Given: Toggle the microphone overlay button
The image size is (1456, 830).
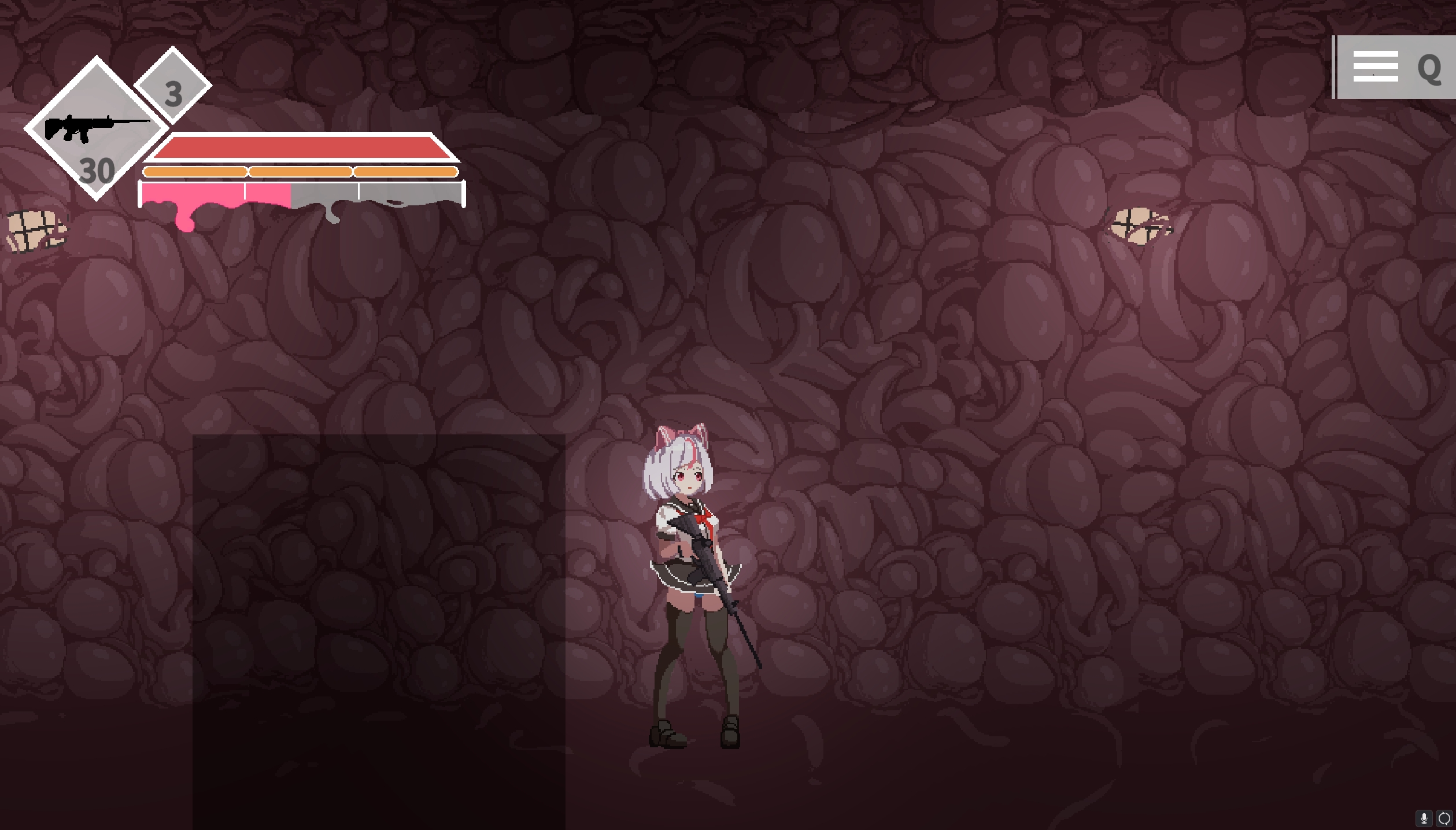Looking at the screenshot, I should 1424,818.
